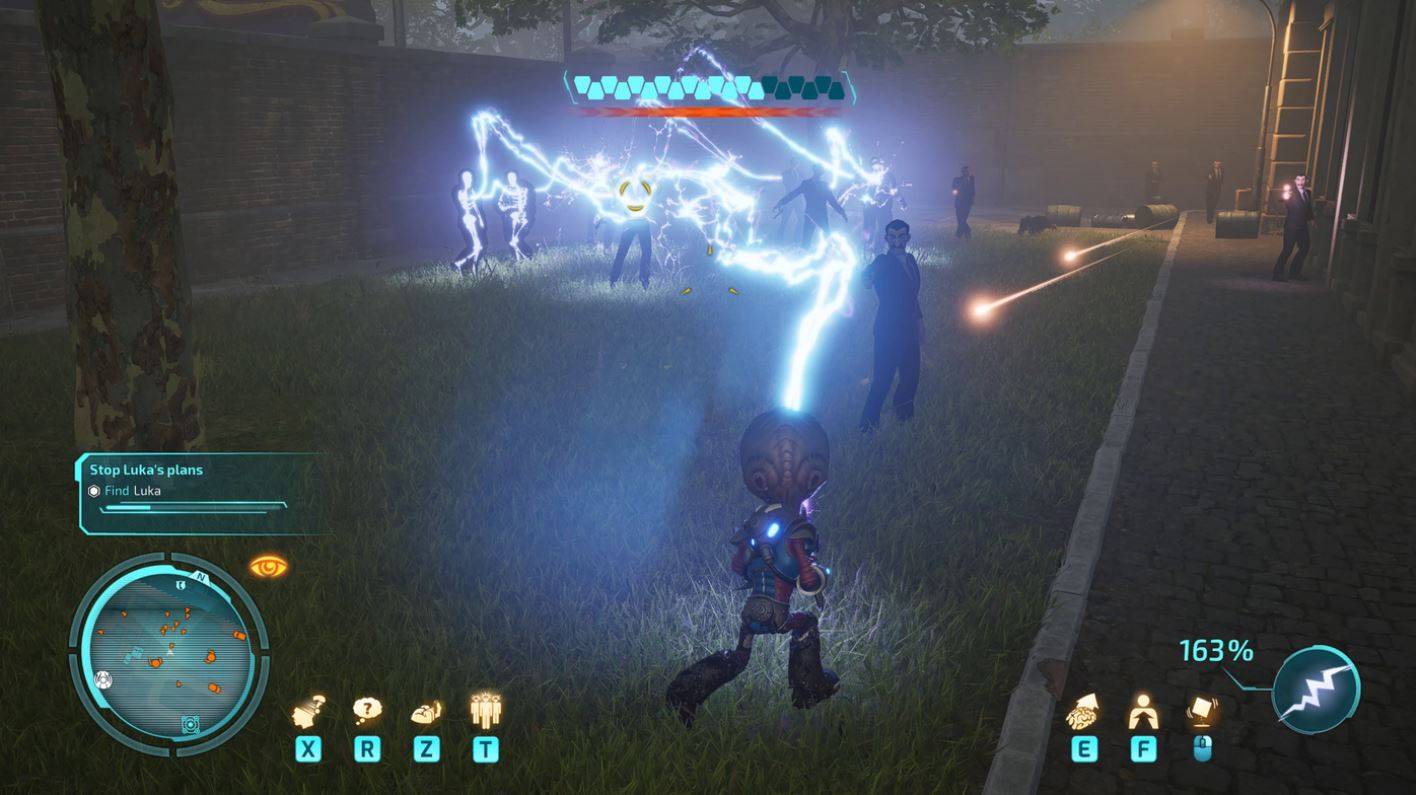Trigger the Holobob body-snatch icon
1416x795 pixels.
[x=1143, y=711]
